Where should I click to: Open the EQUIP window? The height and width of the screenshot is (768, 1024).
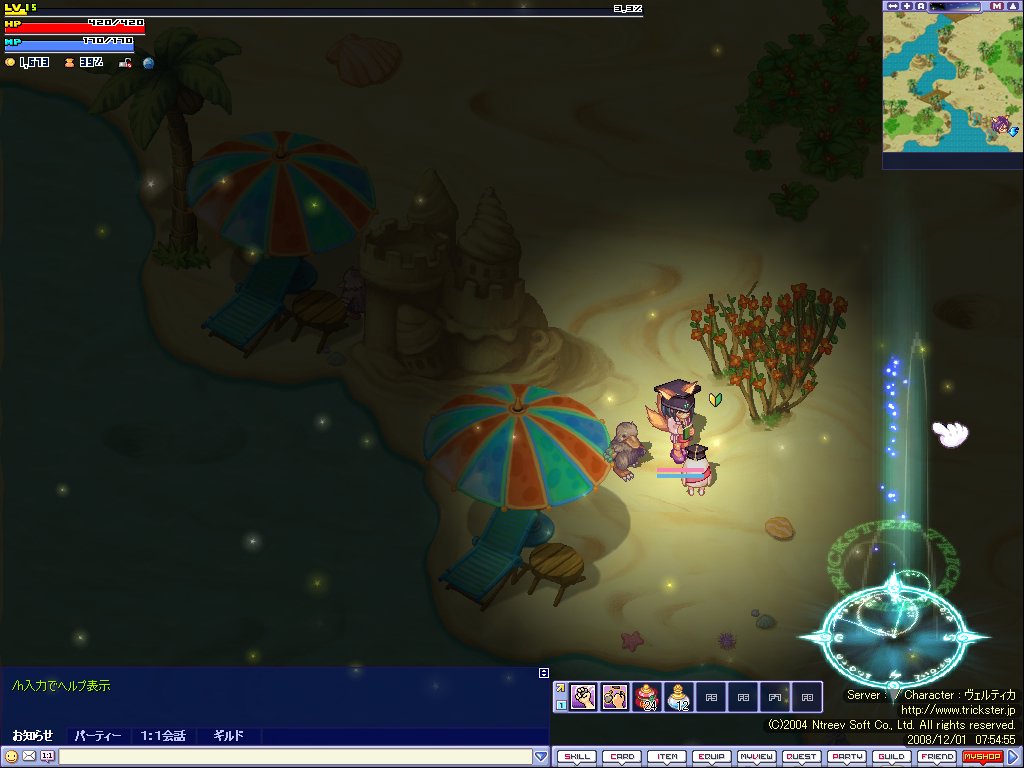point(712,757)
